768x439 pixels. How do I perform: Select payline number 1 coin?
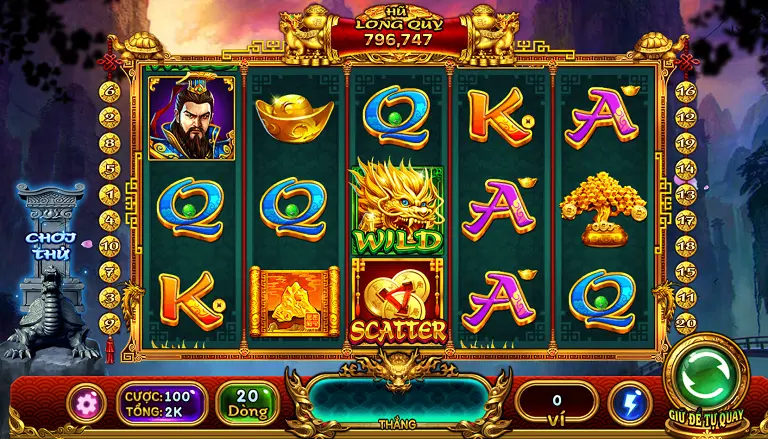(110, 193)
